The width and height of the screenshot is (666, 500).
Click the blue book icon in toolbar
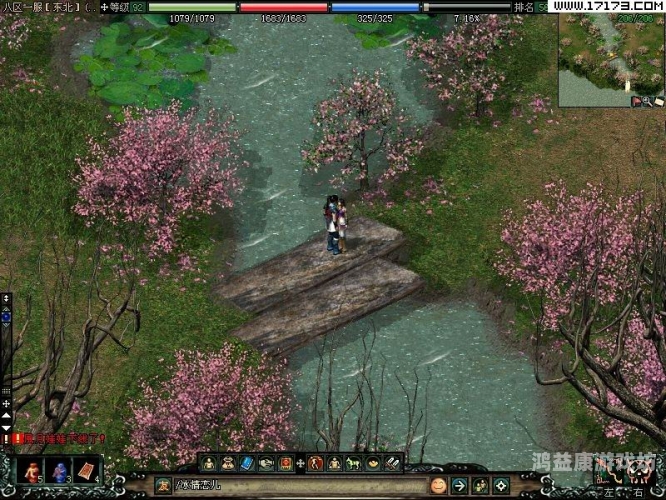(x=247, y=463)
